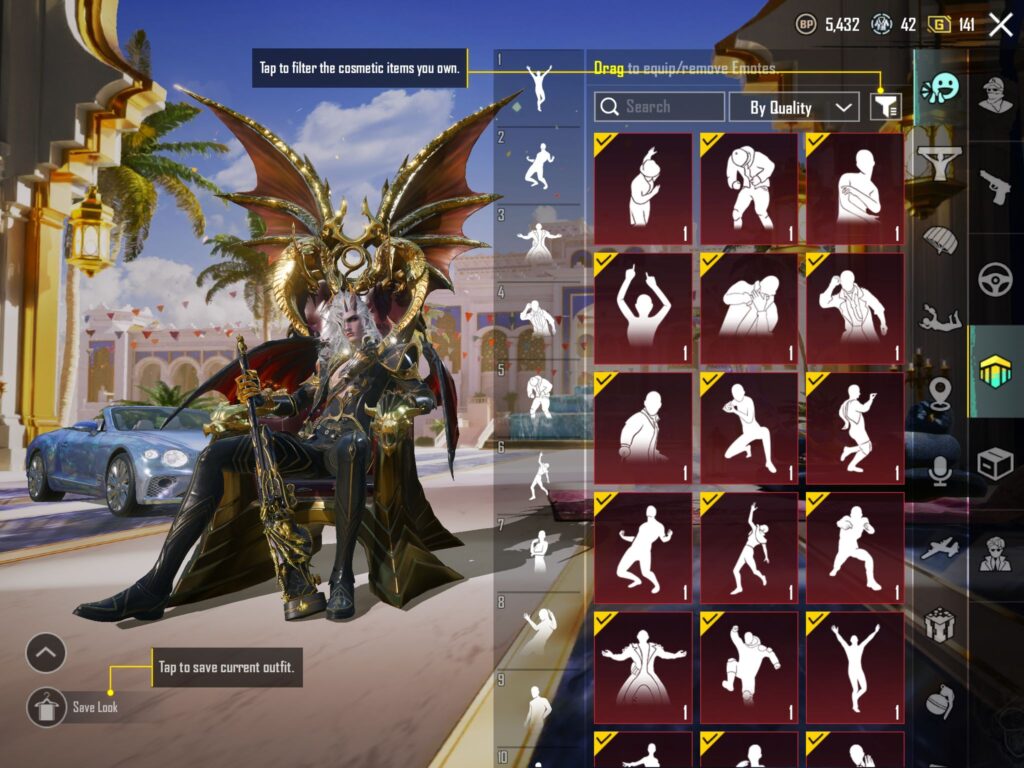Viewport: 1024px width, 768px height.
Task: Switch to the airplane category icon
Action: 940,548
